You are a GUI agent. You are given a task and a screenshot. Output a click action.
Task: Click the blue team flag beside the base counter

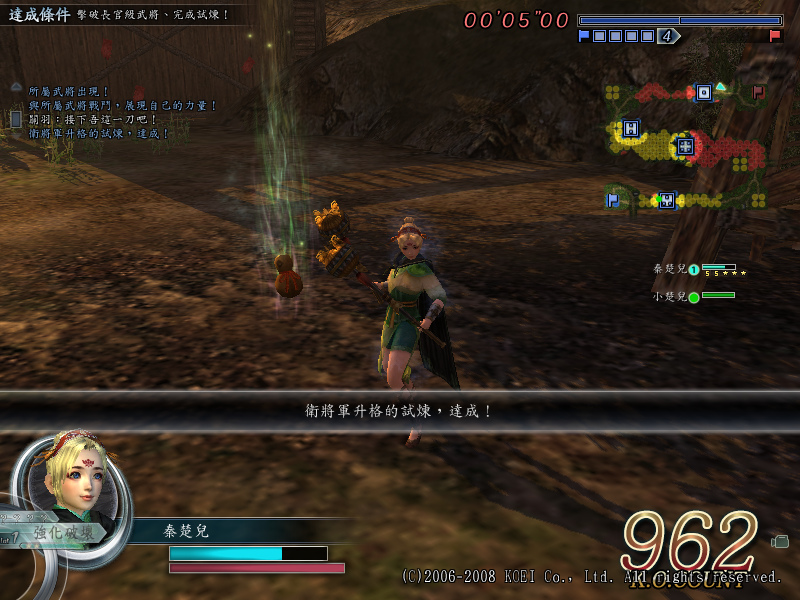[x=584, y=36]
